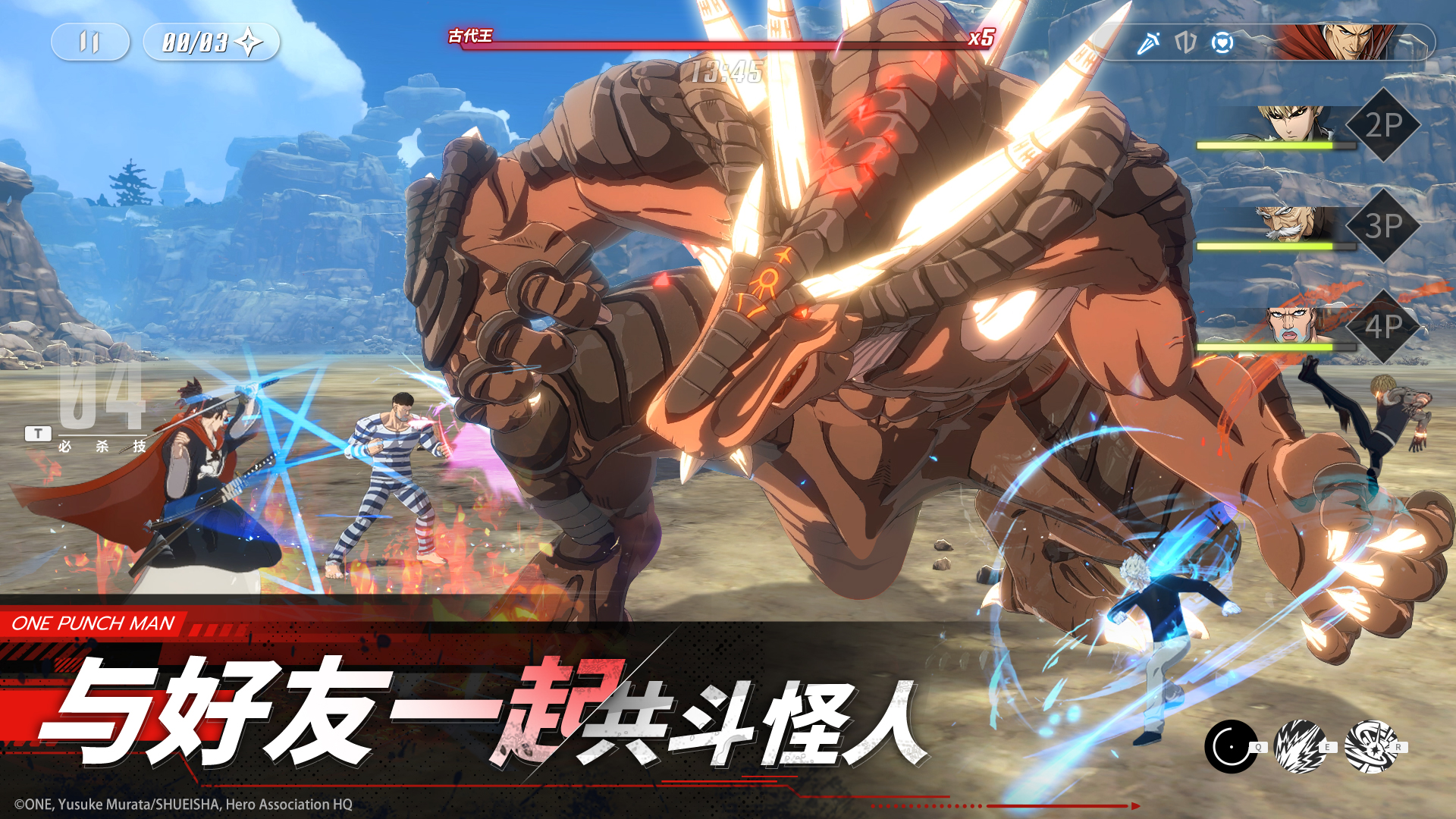Select the 3P white-mustached teammate portrait
The image size is (1456, 819).
1292,224
